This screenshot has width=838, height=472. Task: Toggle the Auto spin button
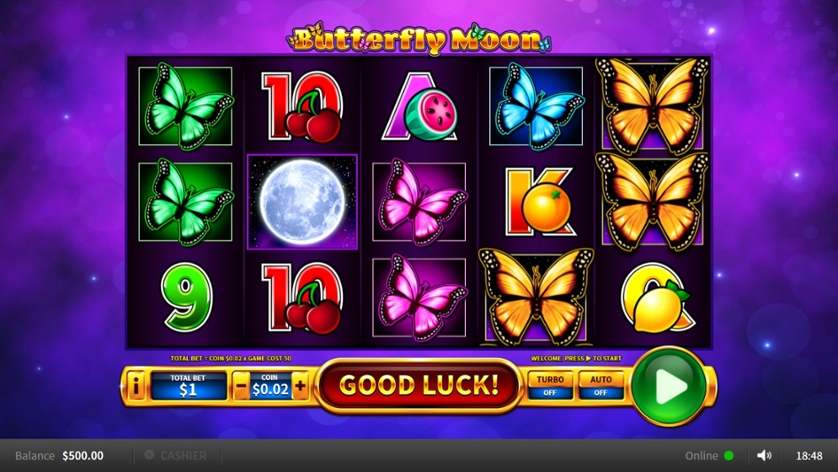click(600, 385)
